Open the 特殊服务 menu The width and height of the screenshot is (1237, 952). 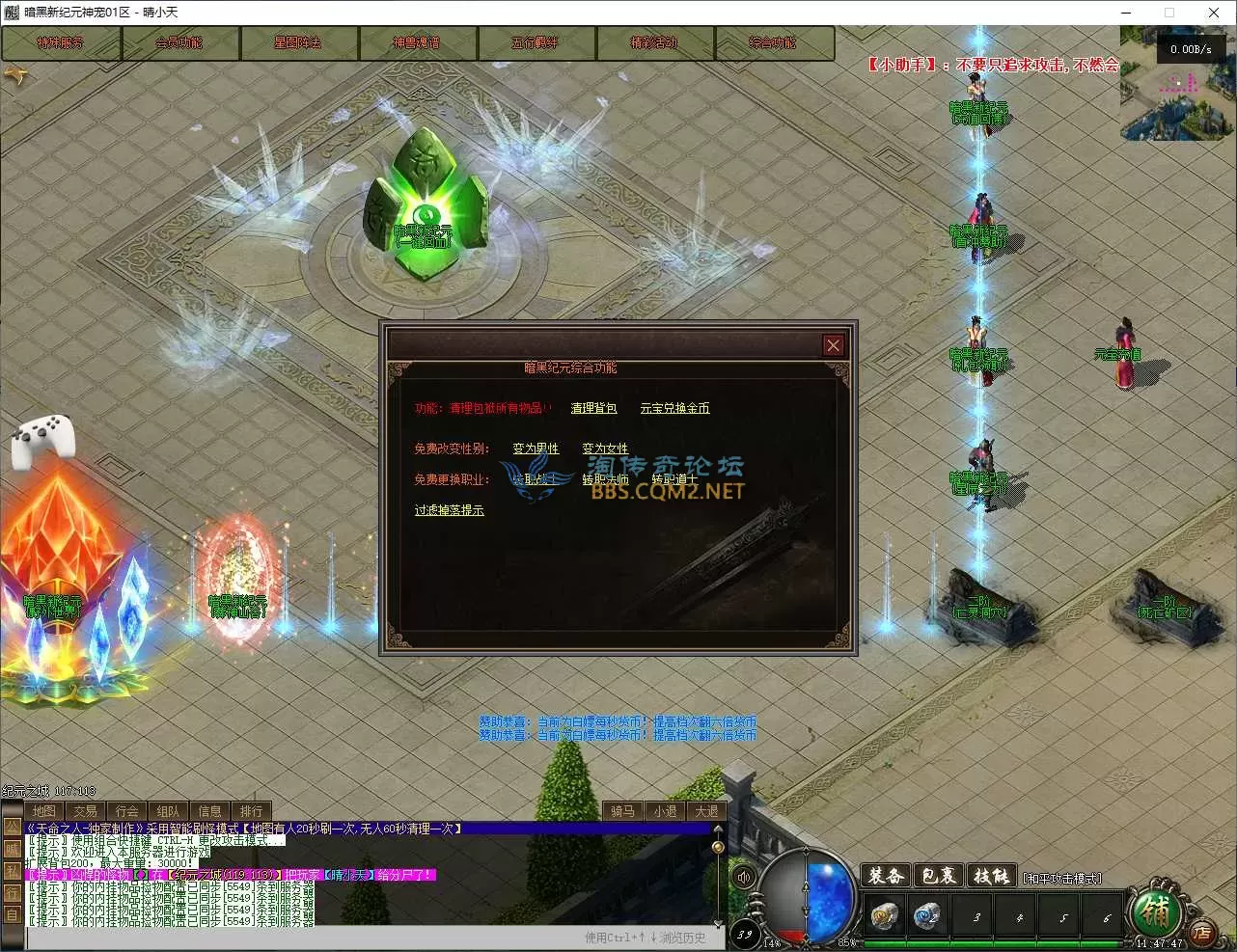tap(61, 43)
